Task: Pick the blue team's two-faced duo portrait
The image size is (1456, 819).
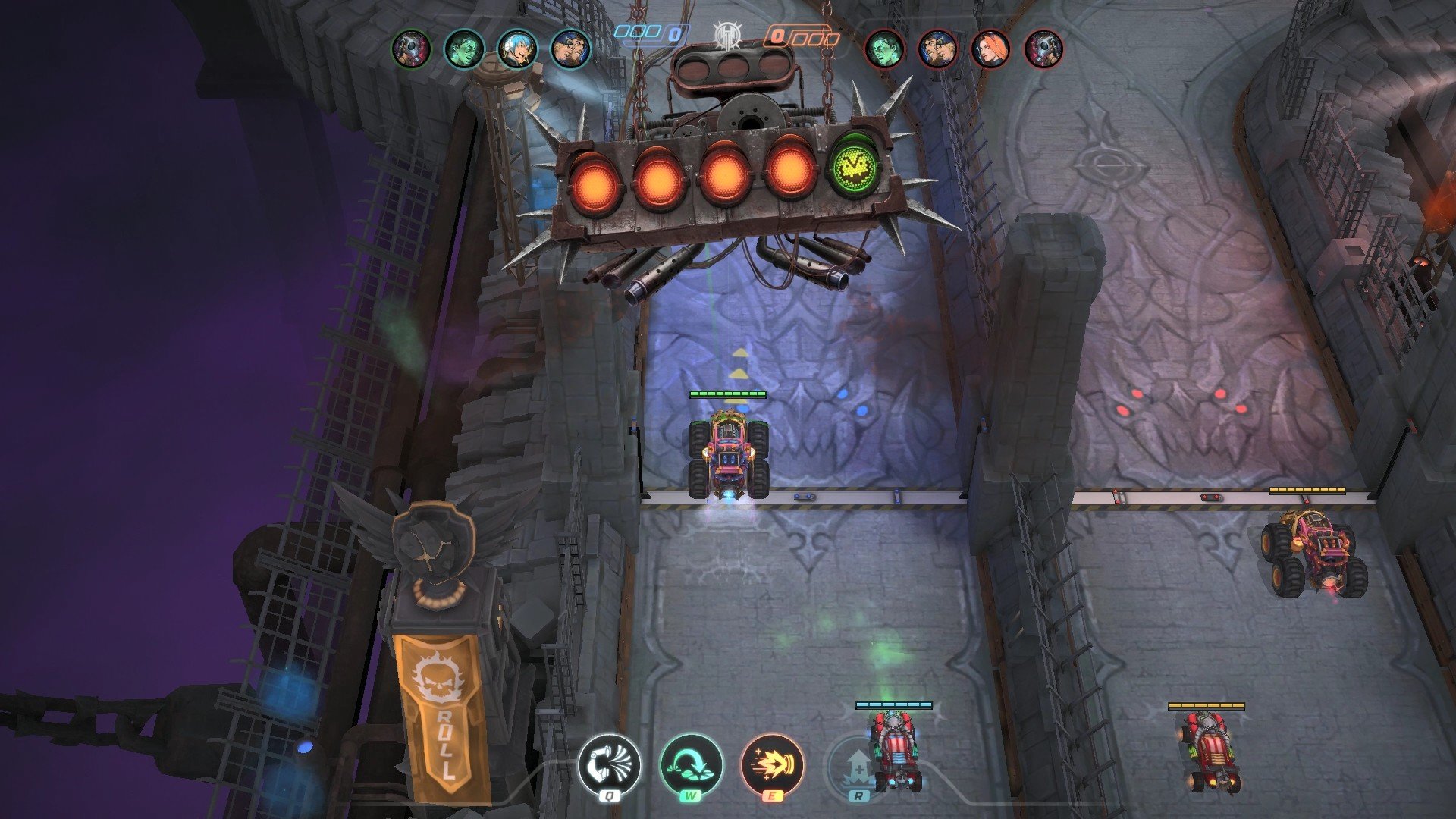Action: (x=570, y=49)
